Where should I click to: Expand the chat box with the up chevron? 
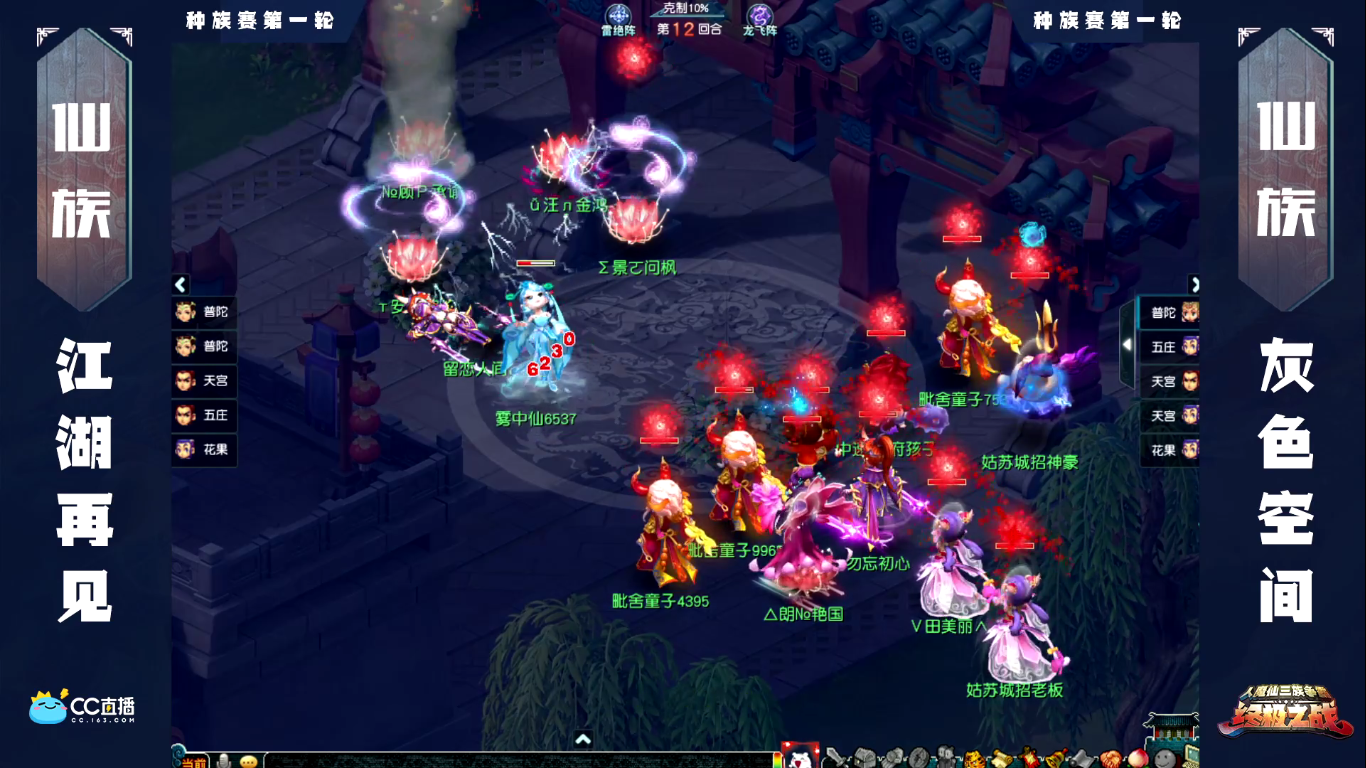pyautogui.click(x=584, y=740)
